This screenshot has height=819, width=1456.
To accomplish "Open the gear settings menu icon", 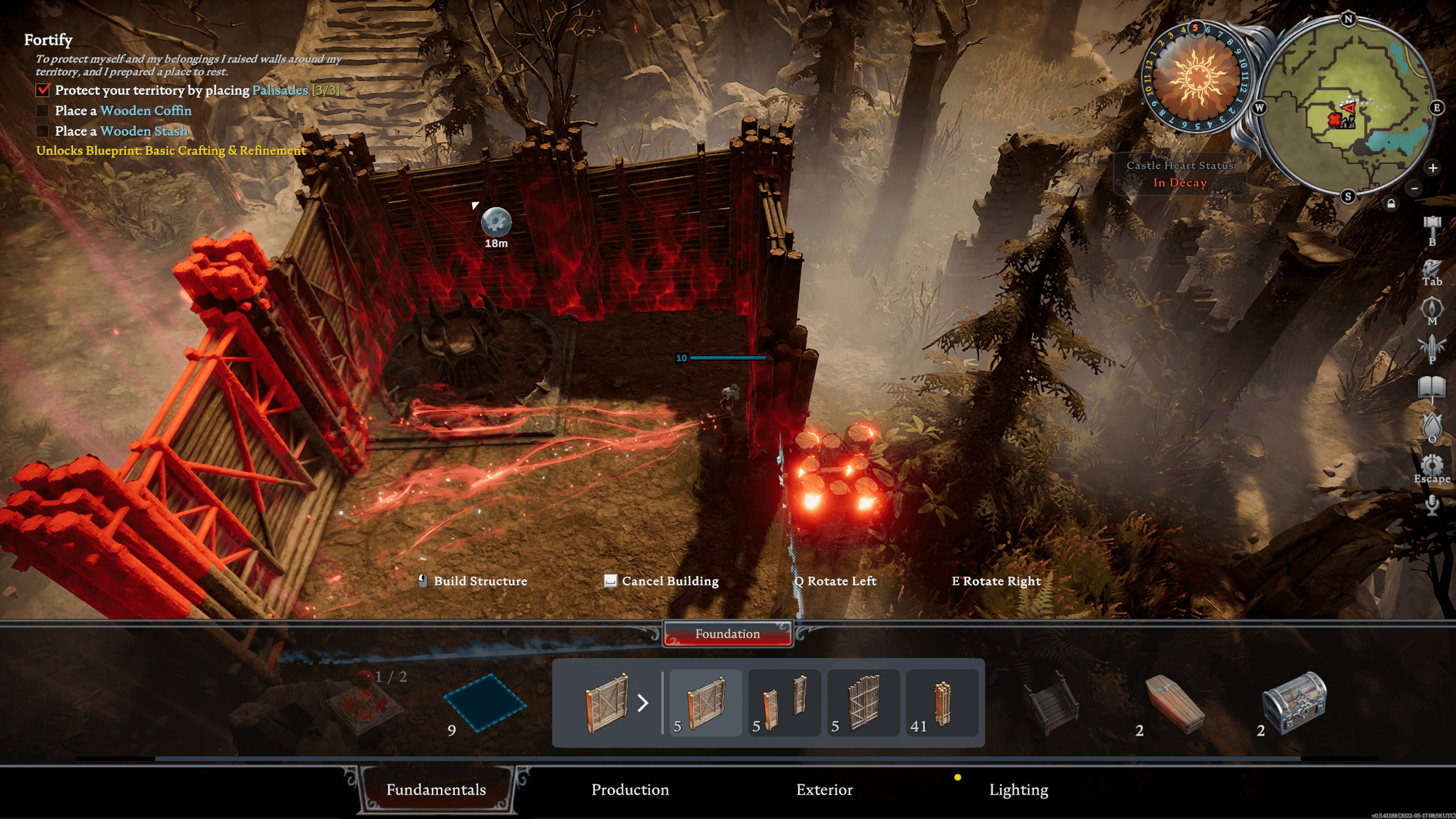I will pos(1432,465).
